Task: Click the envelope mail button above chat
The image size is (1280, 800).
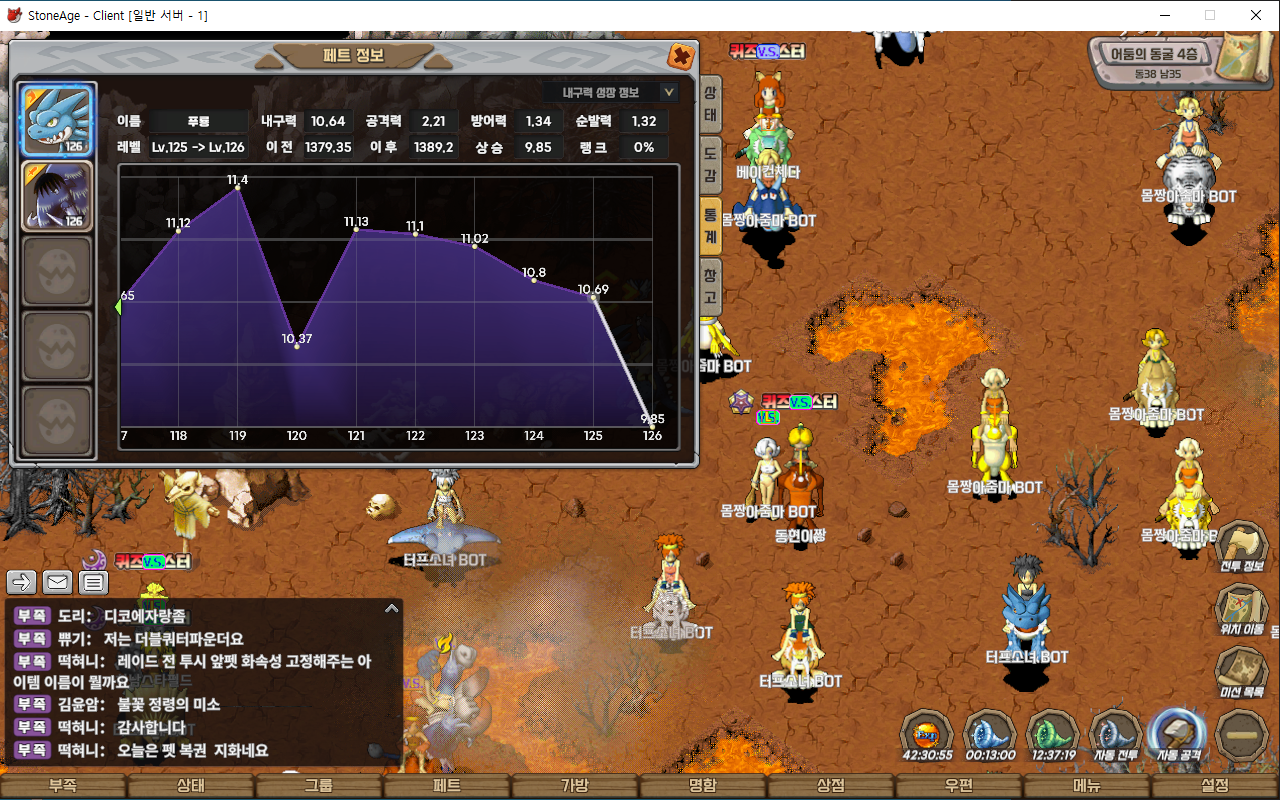Action: [x=57, y=582]
